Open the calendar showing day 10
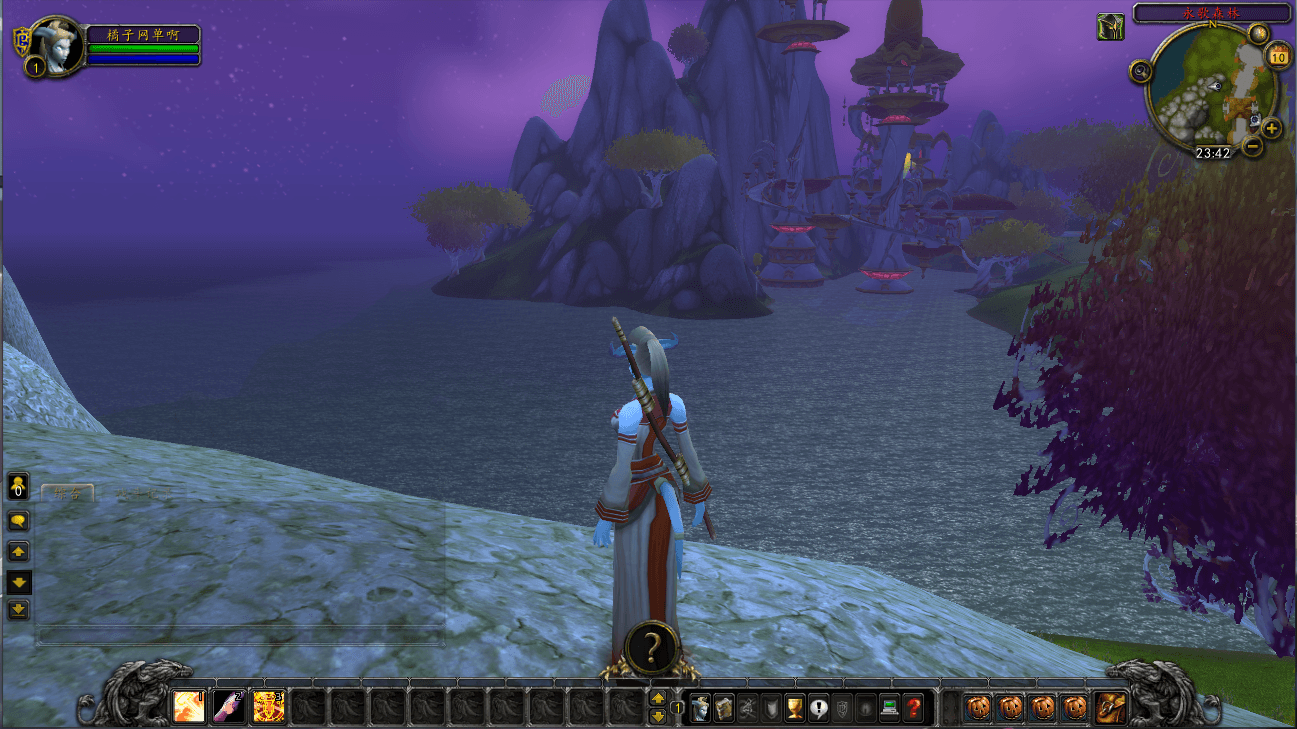This screenshot has width=1297, height=729. tap(1278, 56)
